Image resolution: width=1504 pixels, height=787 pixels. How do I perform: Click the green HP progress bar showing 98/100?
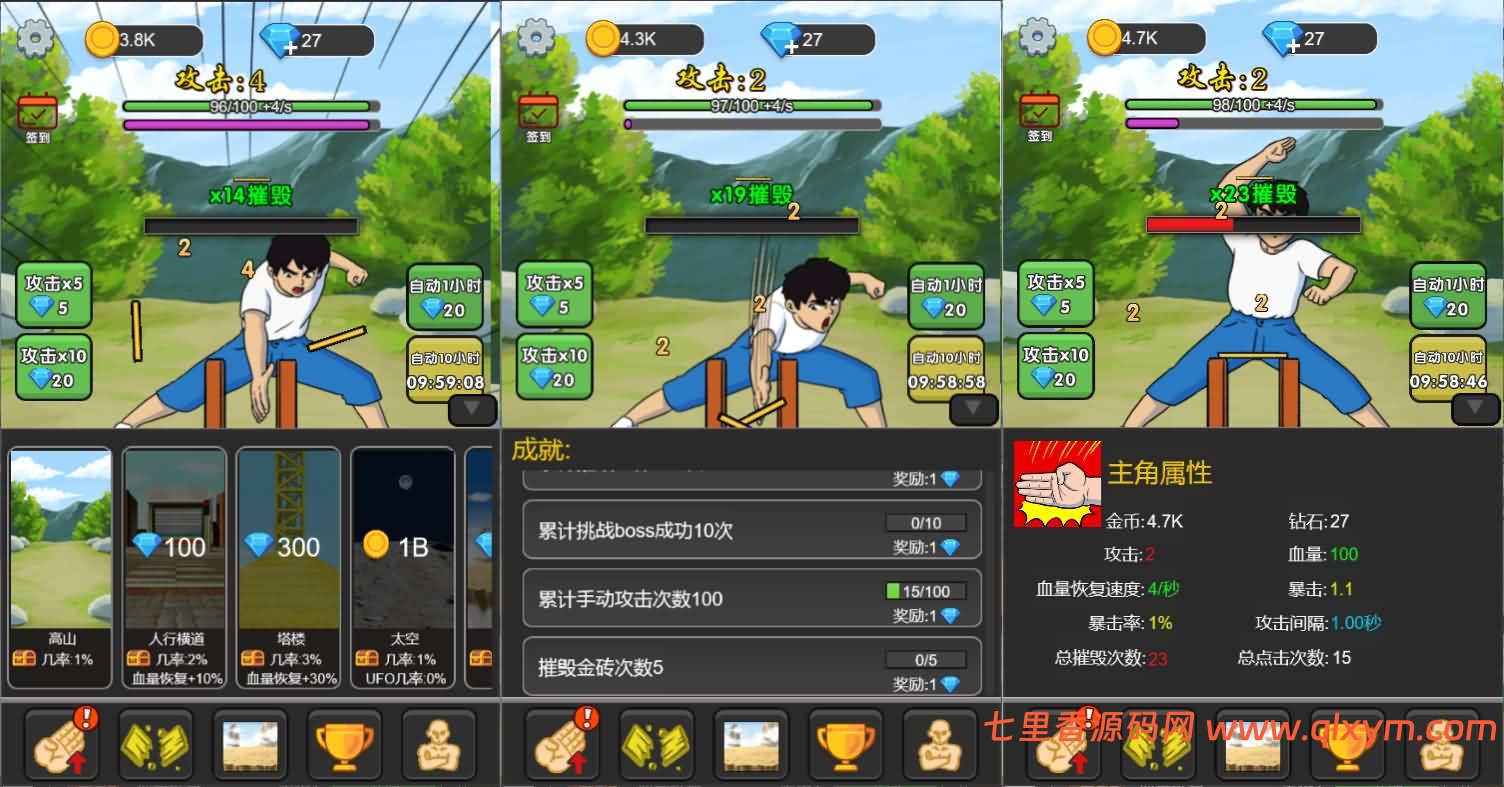(1252, 103)
